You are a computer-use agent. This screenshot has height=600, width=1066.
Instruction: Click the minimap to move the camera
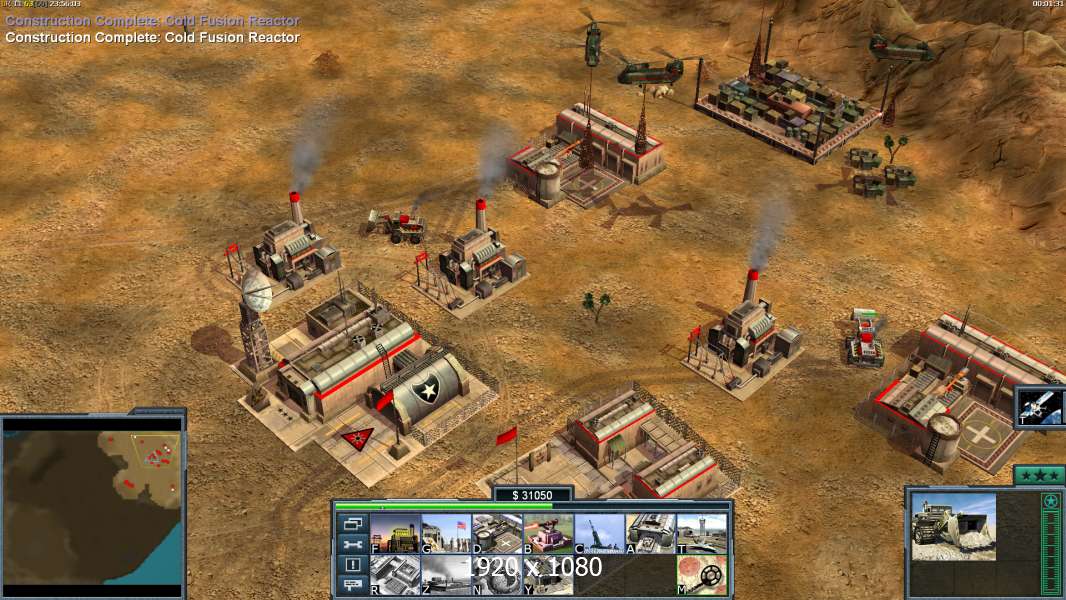[92, 505]
